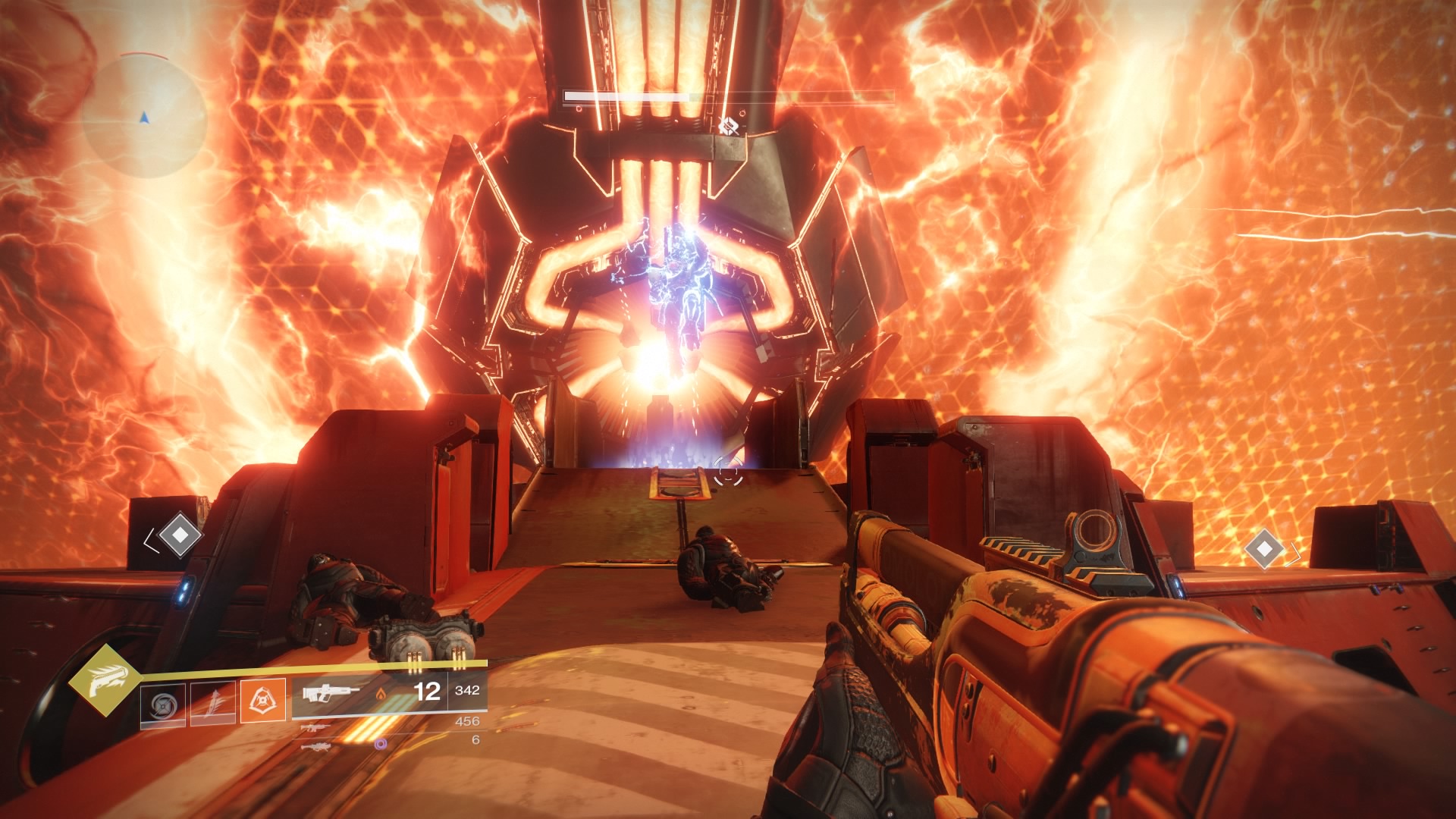
Task: Open the circular radar
Action: pyautogui.click(x=144, y=117)
